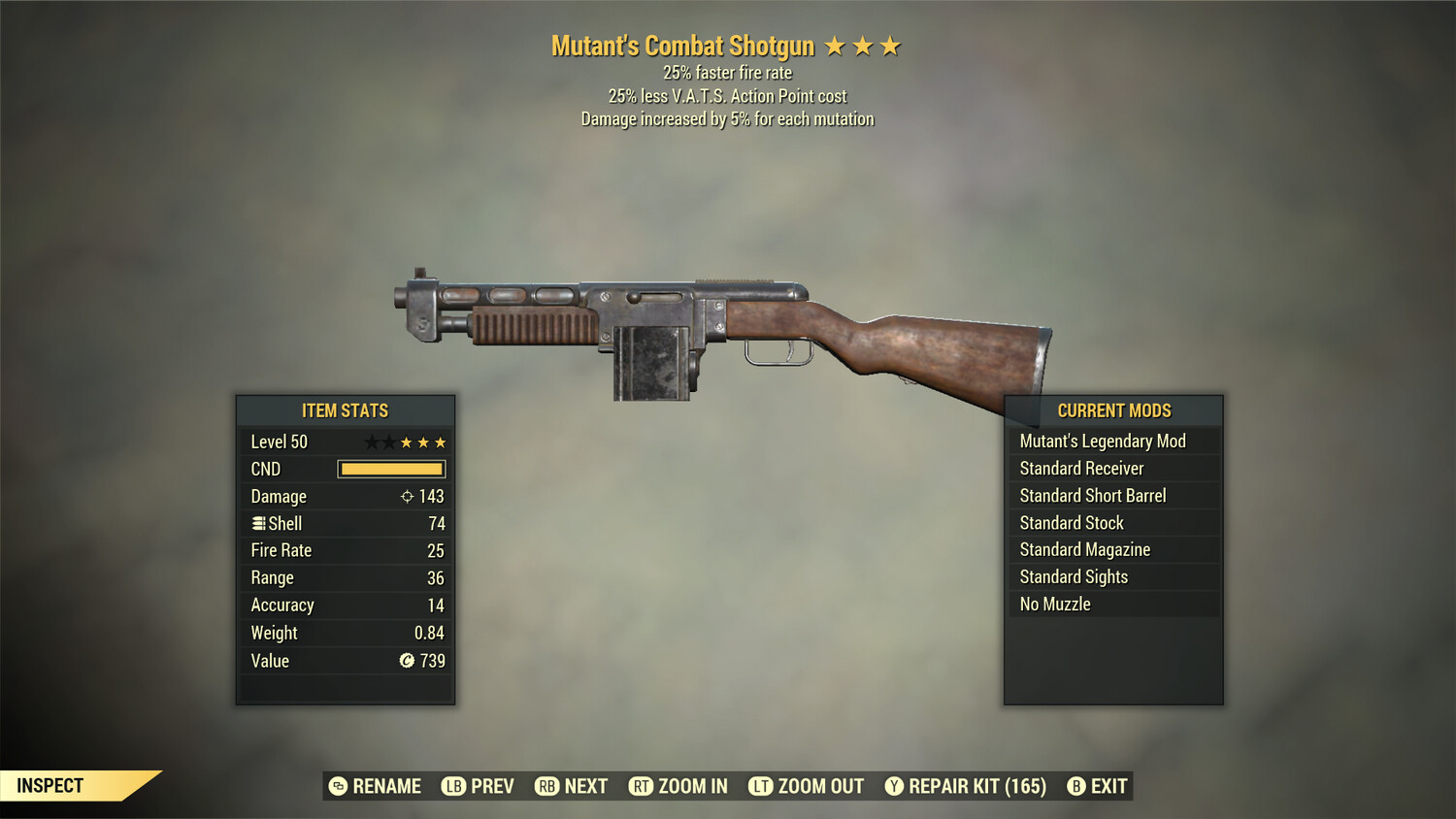Toggle a grayed star on the Level 50 row
The height and width of the screenshot is (819, 1456).
[x=372, y=442]
